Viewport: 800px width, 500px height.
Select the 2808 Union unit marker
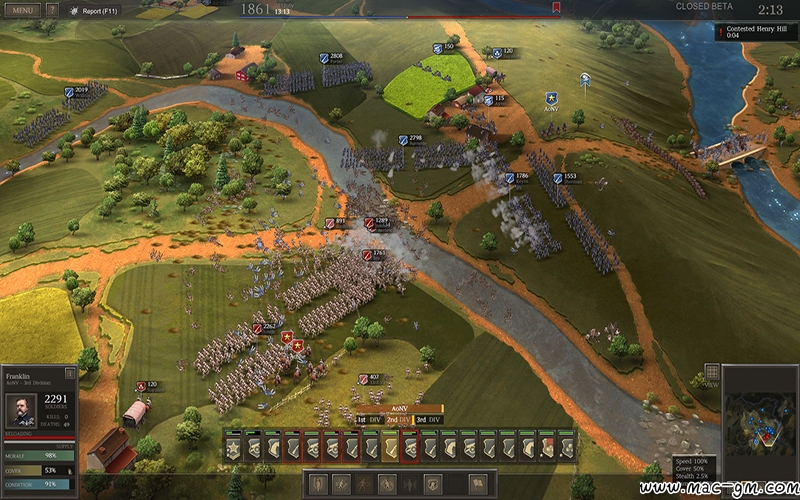pyautogui.click(x=330, y=57)
